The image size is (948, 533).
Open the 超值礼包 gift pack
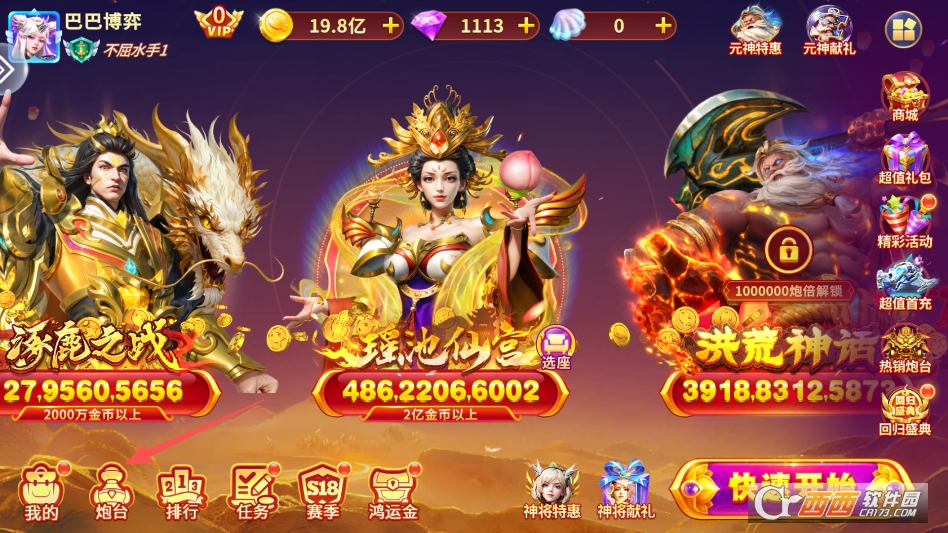coord(905,160)
